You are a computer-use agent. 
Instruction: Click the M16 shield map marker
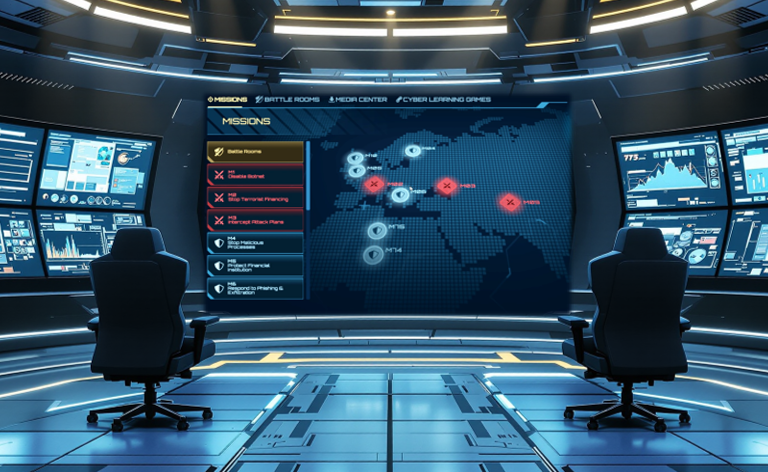377,230
